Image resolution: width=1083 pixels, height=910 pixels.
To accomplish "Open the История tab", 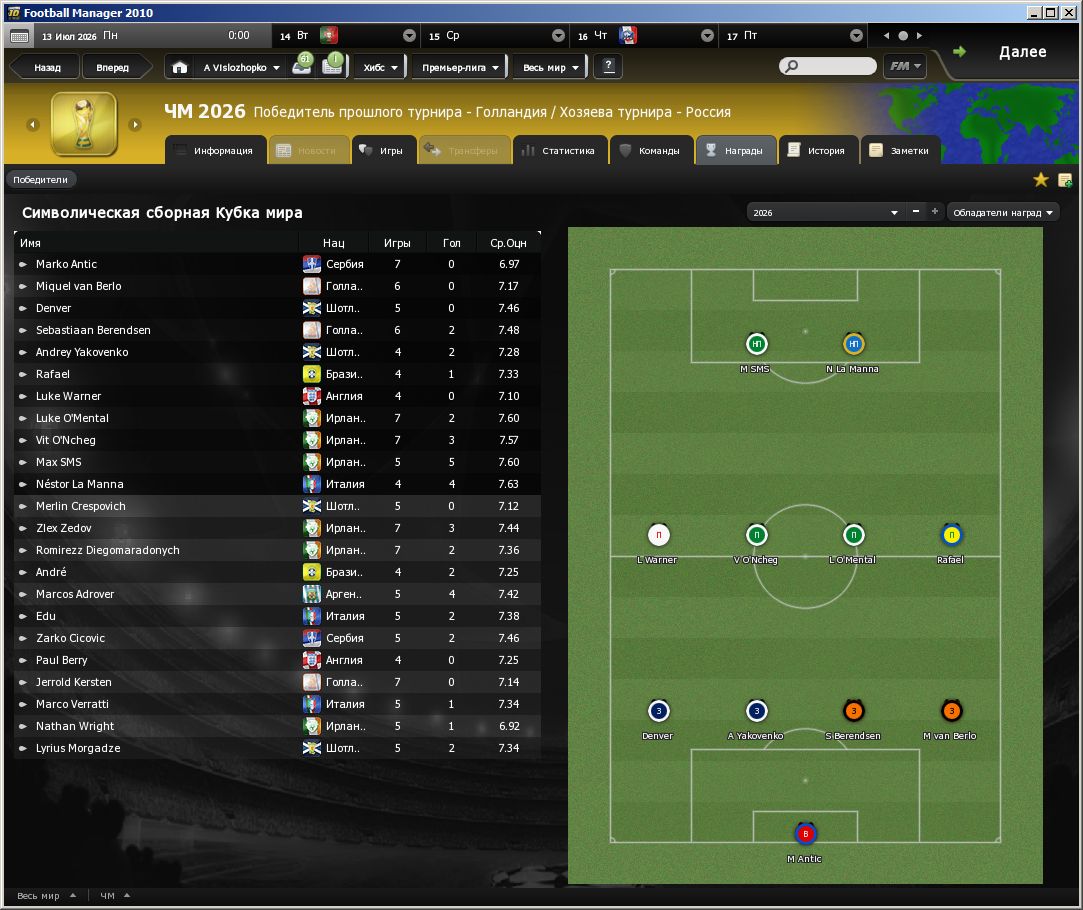I will point(817,151).
